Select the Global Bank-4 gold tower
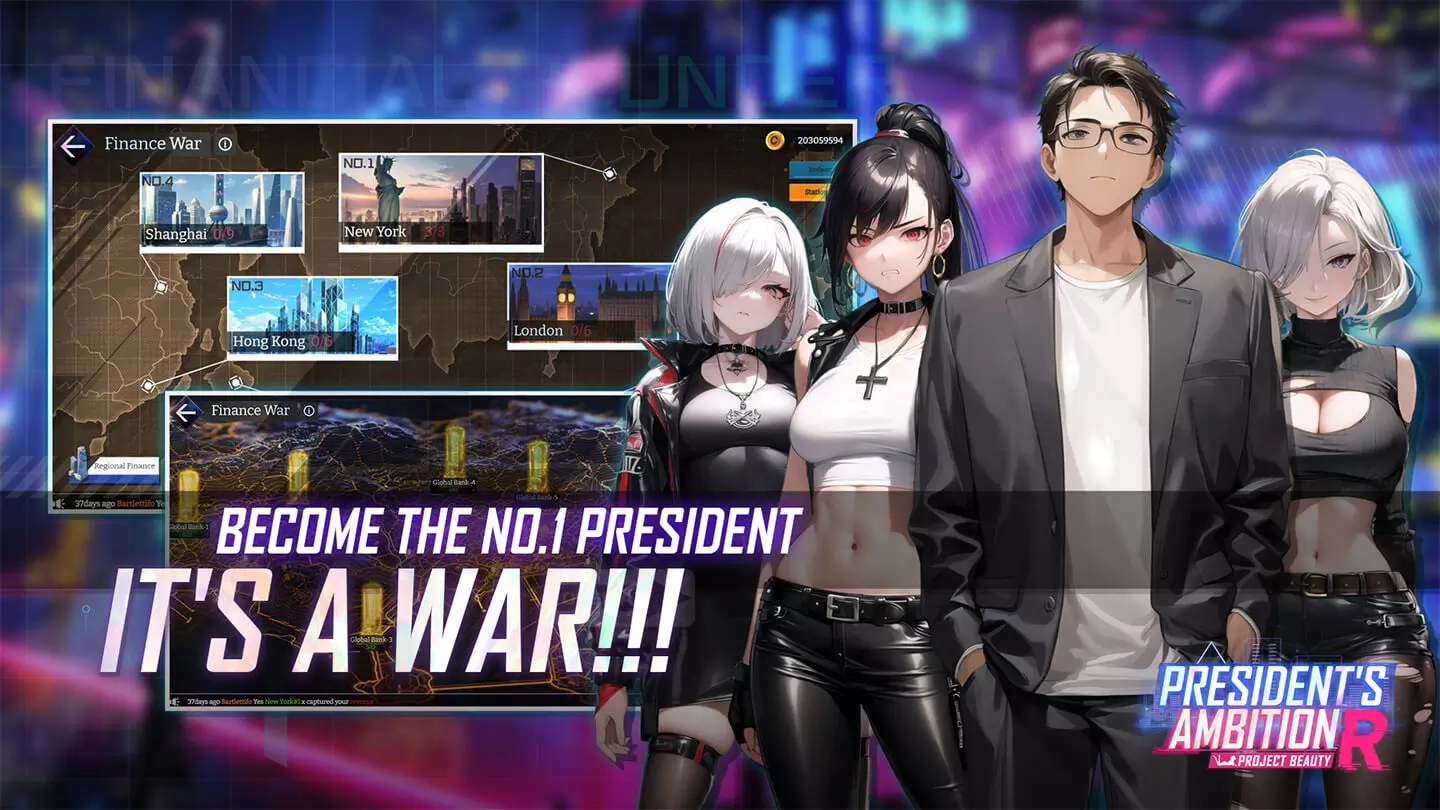 (454, 451)
